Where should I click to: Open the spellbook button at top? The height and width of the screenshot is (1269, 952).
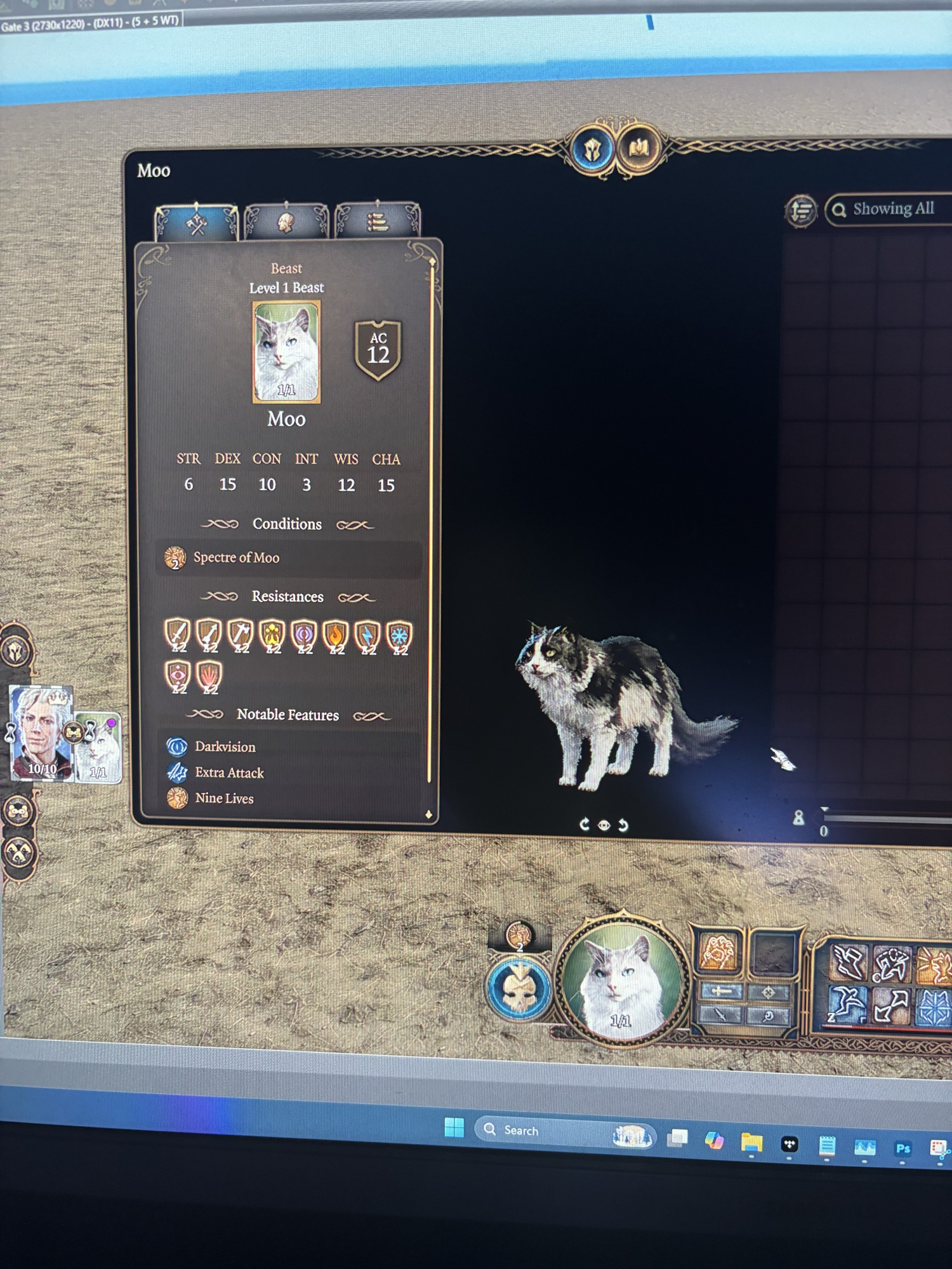(638, 150)
